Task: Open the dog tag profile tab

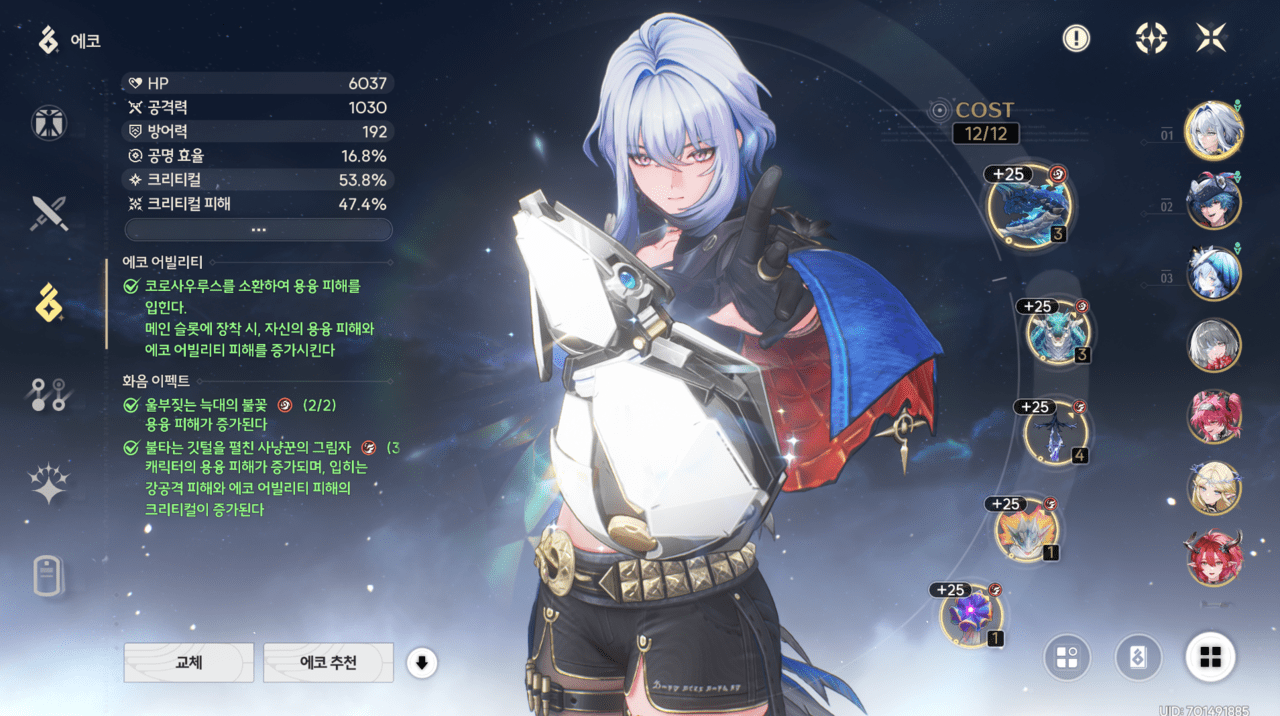Action: click(49, 576)
